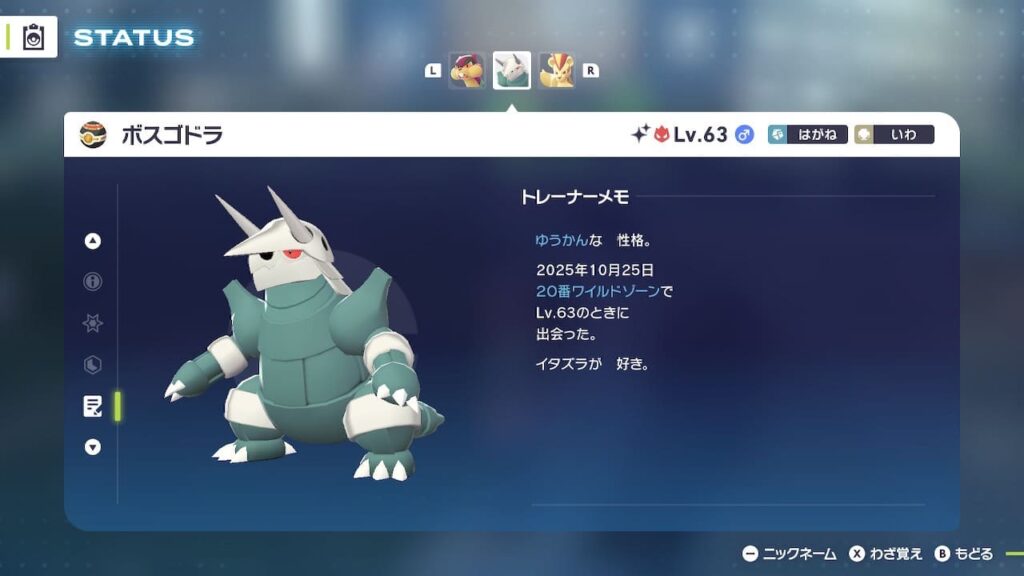Select the Aggron party portrait
This screenshot has width=1024, height=576.
[512, 71]
